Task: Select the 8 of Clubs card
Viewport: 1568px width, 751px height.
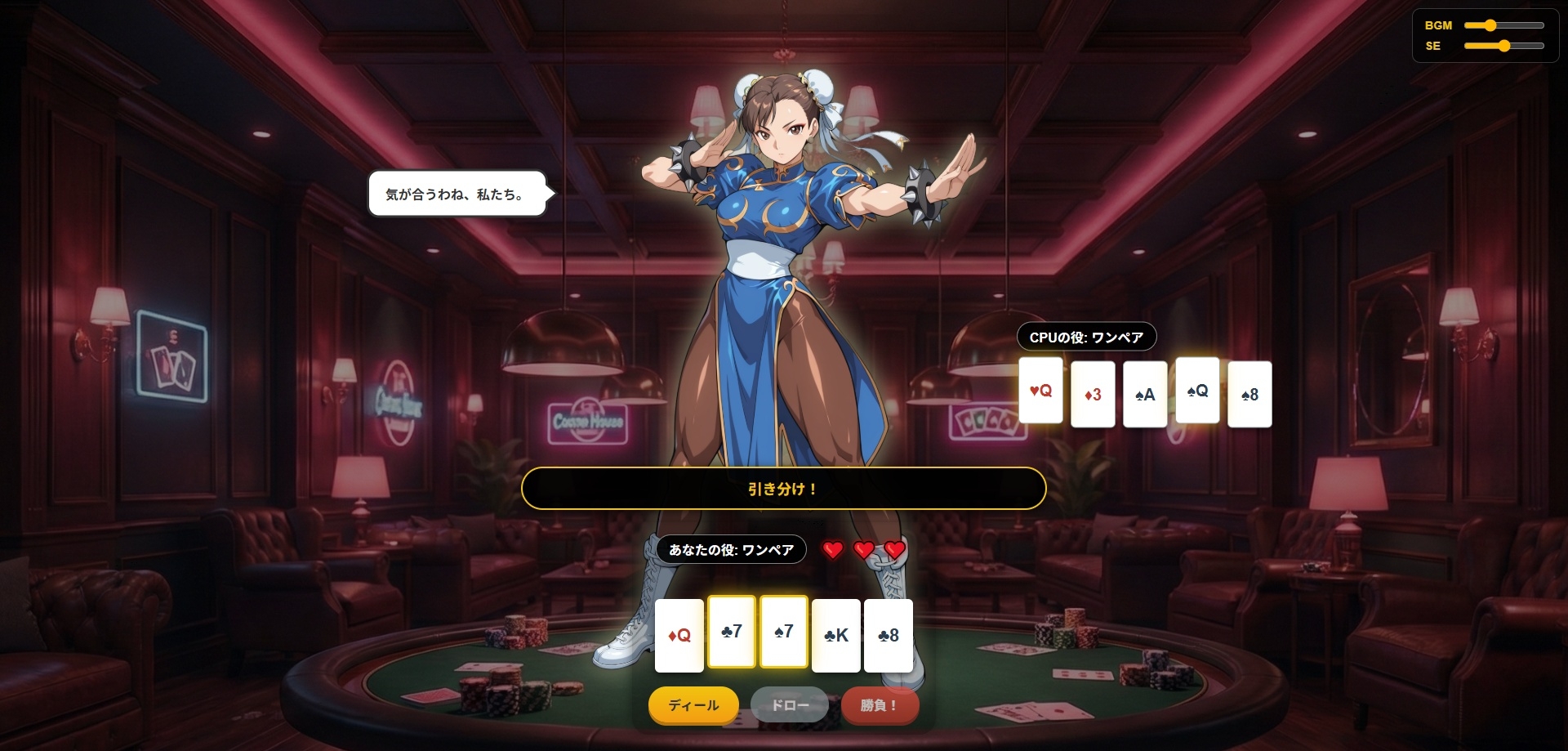Action: 889,636
